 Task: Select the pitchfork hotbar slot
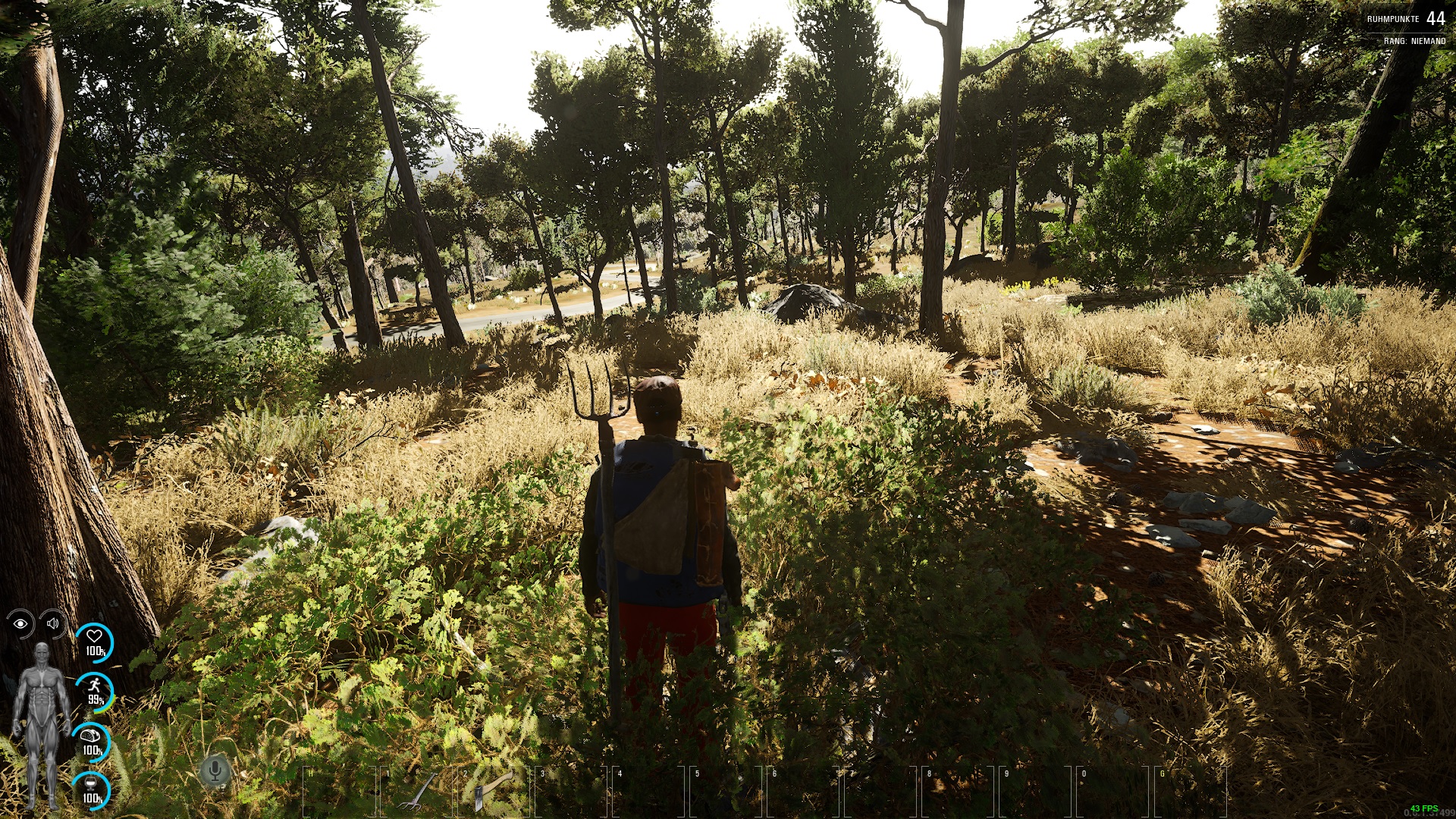[416, 792]
